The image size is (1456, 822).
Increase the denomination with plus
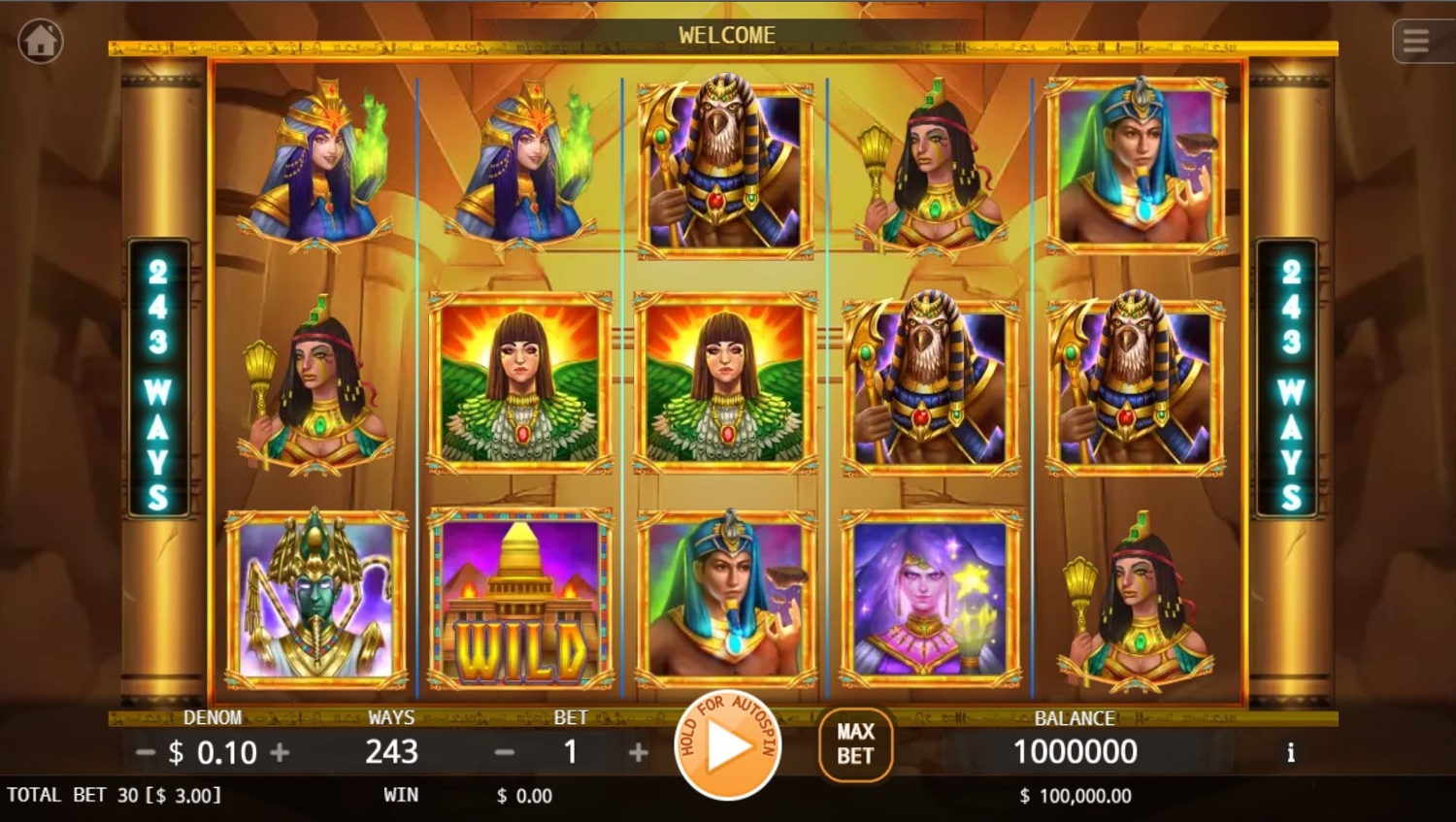coord(280,752)
